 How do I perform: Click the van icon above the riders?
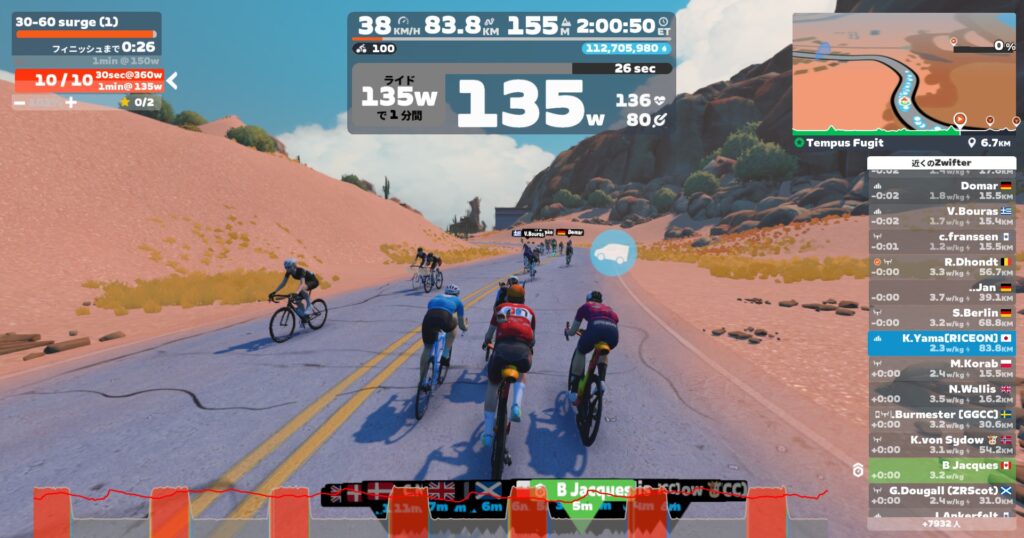click(x=612, y=253)
